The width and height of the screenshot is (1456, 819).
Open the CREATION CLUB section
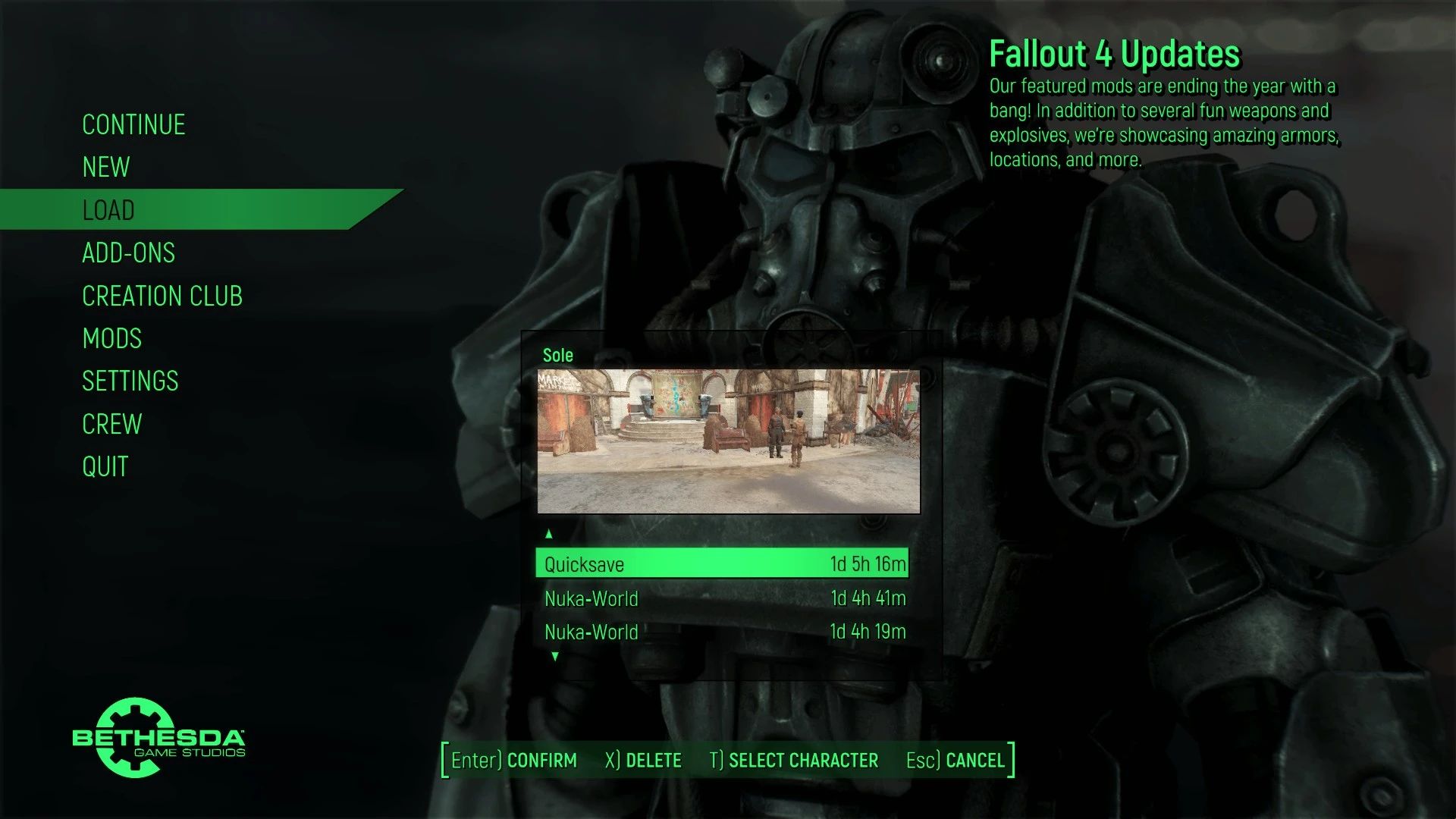point(163,296)
